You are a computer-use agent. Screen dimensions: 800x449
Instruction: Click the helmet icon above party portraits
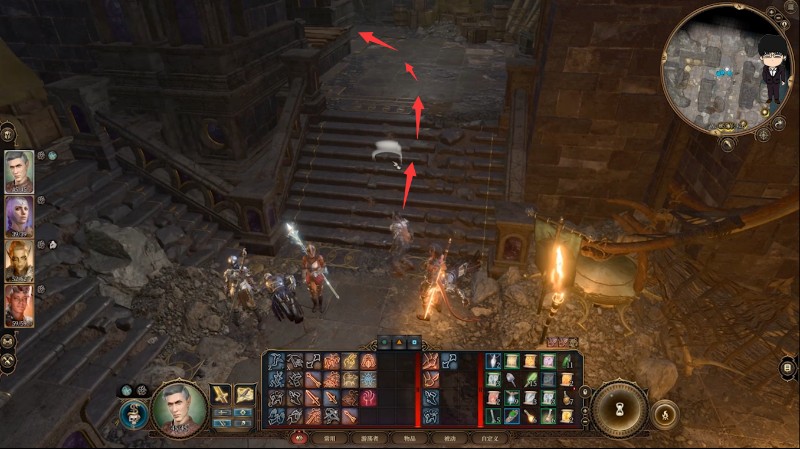coord(8,133)
